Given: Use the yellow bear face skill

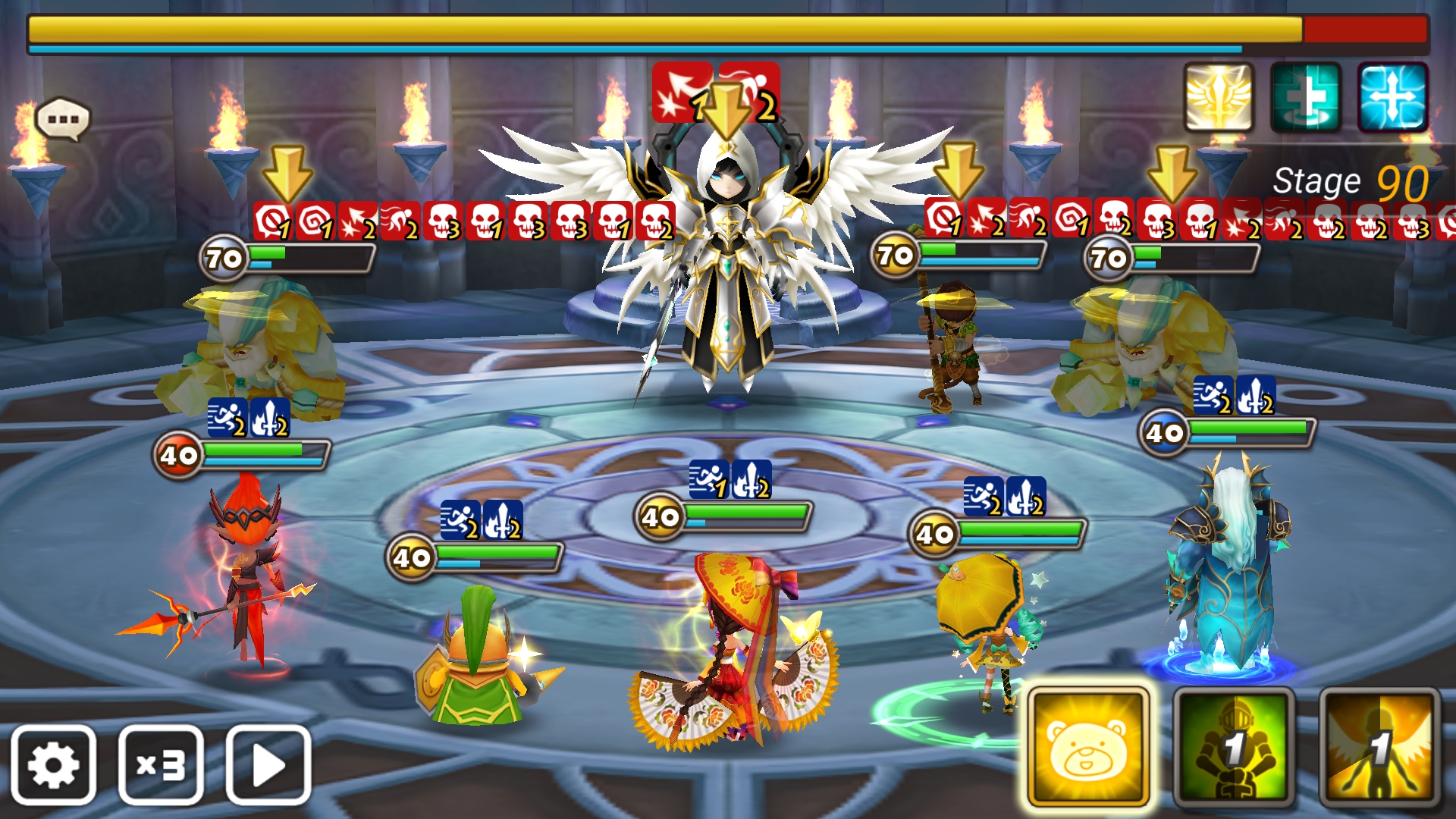Looking at the screenshot, I should tap(1088, 748).
